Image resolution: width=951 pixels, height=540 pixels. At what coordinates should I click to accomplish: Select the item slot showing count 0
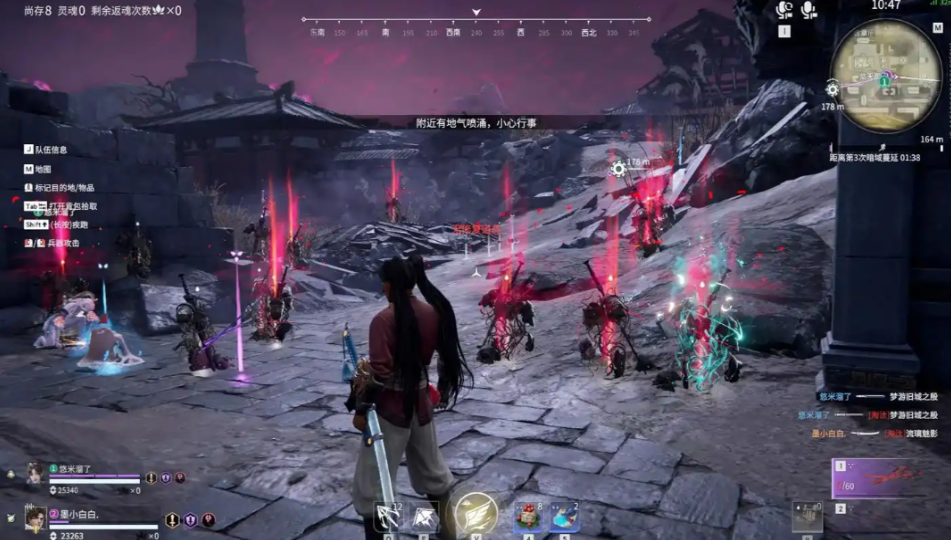807,515
